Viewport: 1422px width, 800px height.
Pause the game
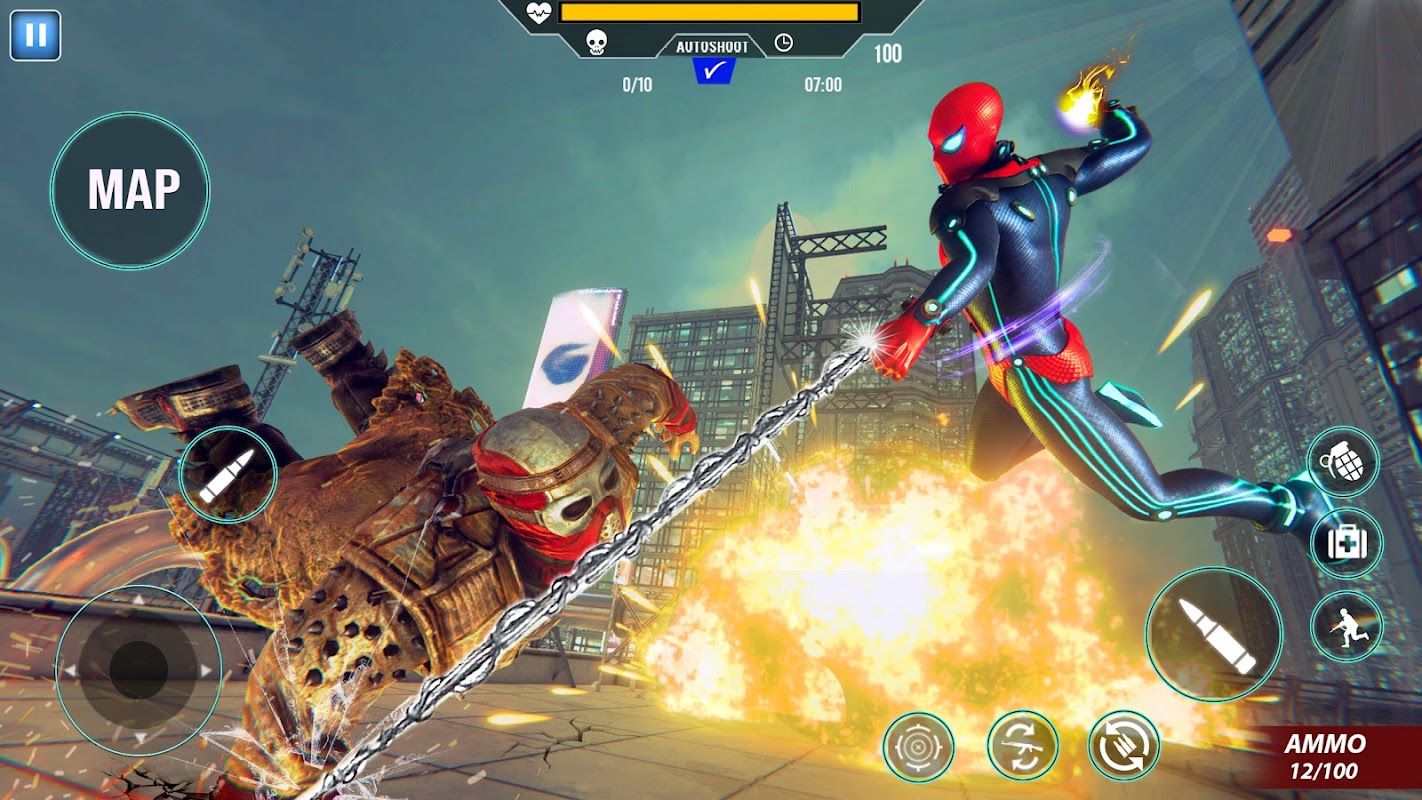point(35,35)
